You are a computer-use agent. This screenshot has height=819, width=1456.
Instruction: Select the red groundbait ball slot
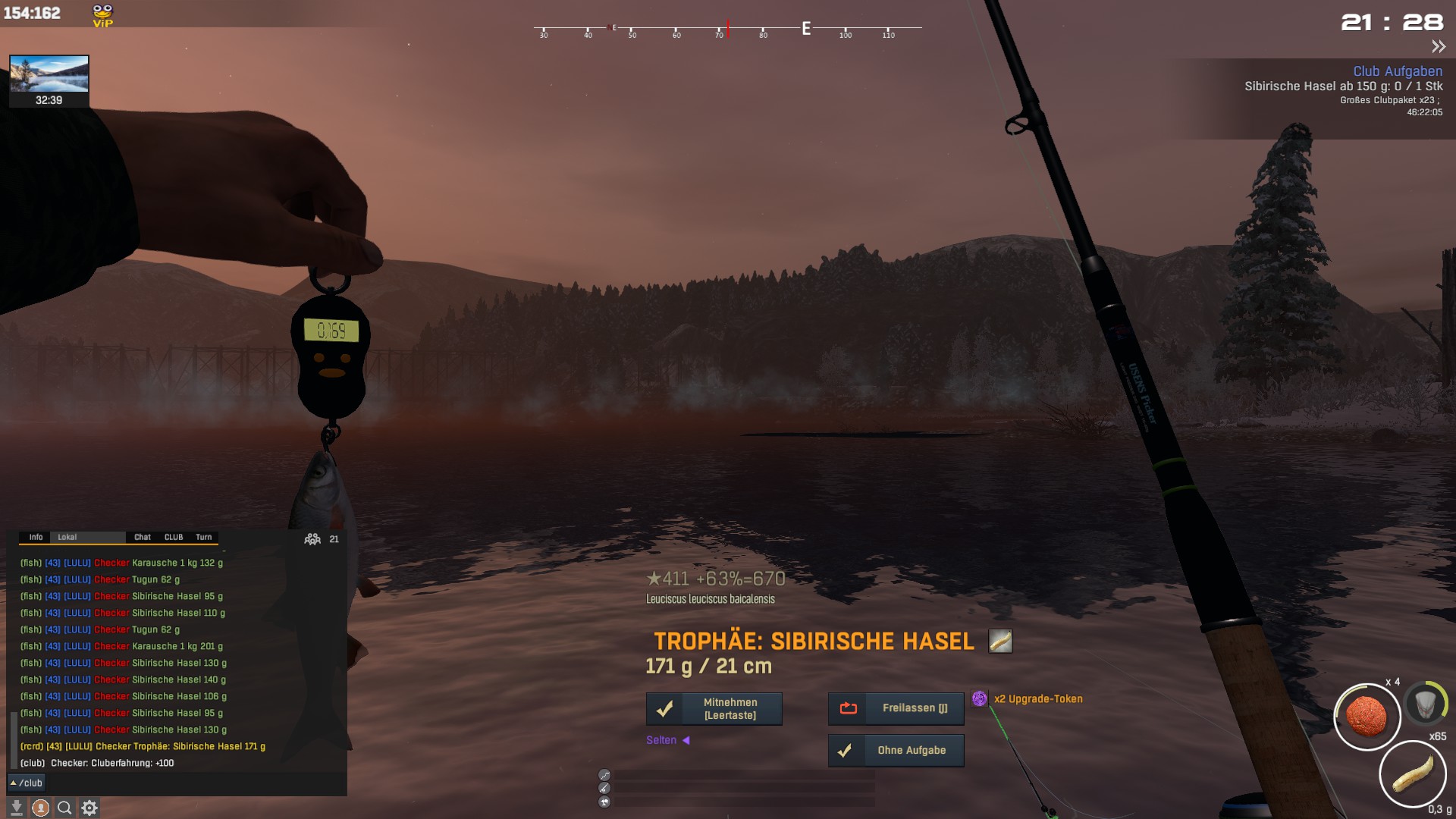point(1366,717)
